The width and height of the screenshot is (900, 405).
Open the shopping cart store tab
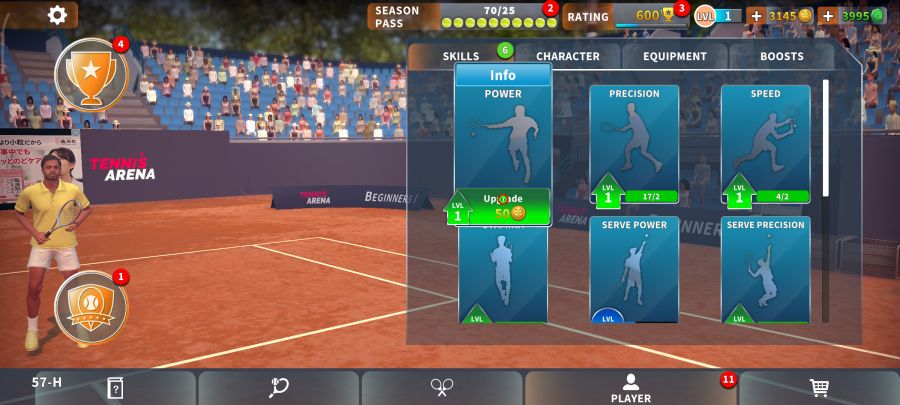click(819, 388)
